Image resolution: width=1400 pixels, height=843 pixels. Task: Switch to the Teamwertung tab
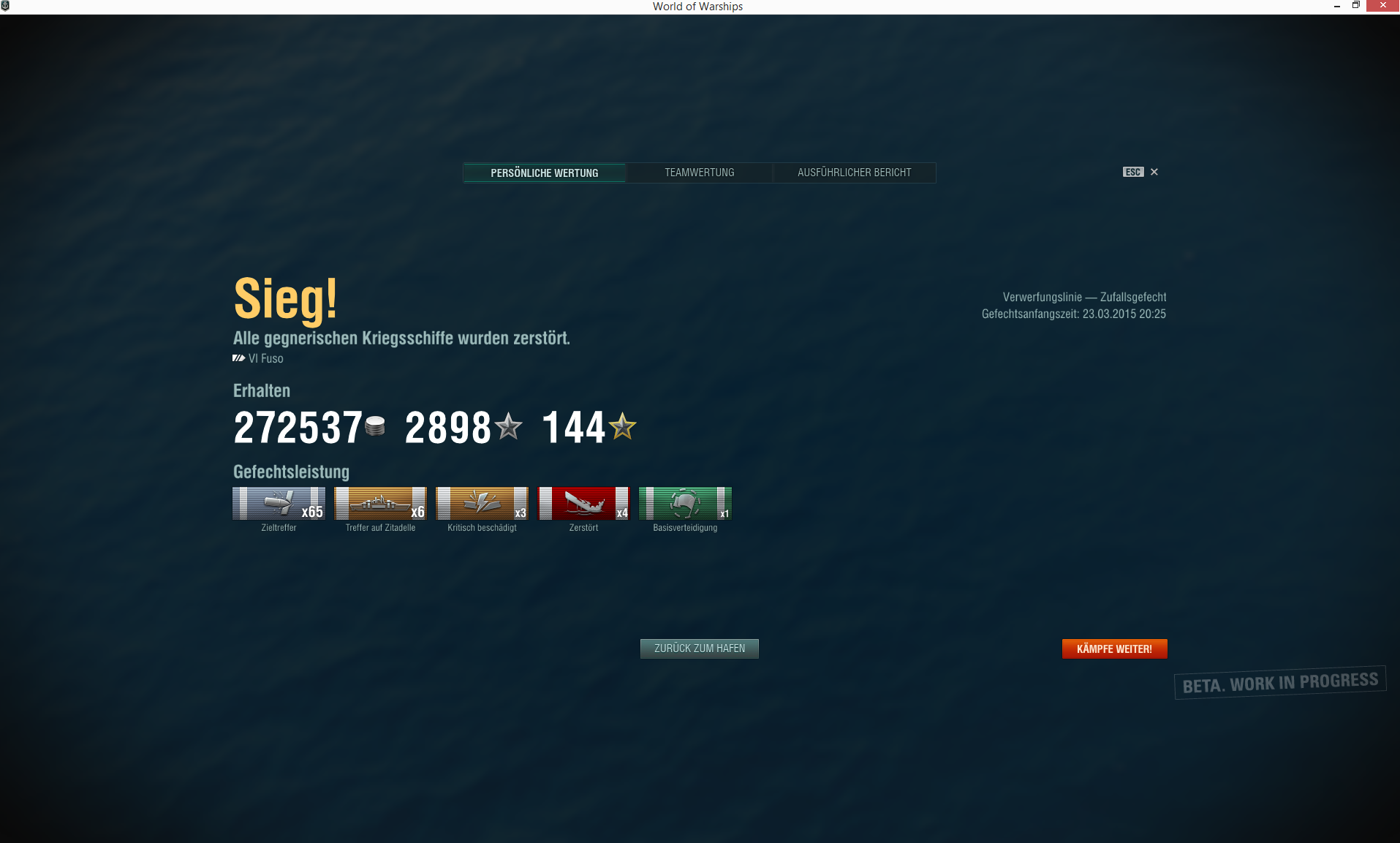coord(698,173)
